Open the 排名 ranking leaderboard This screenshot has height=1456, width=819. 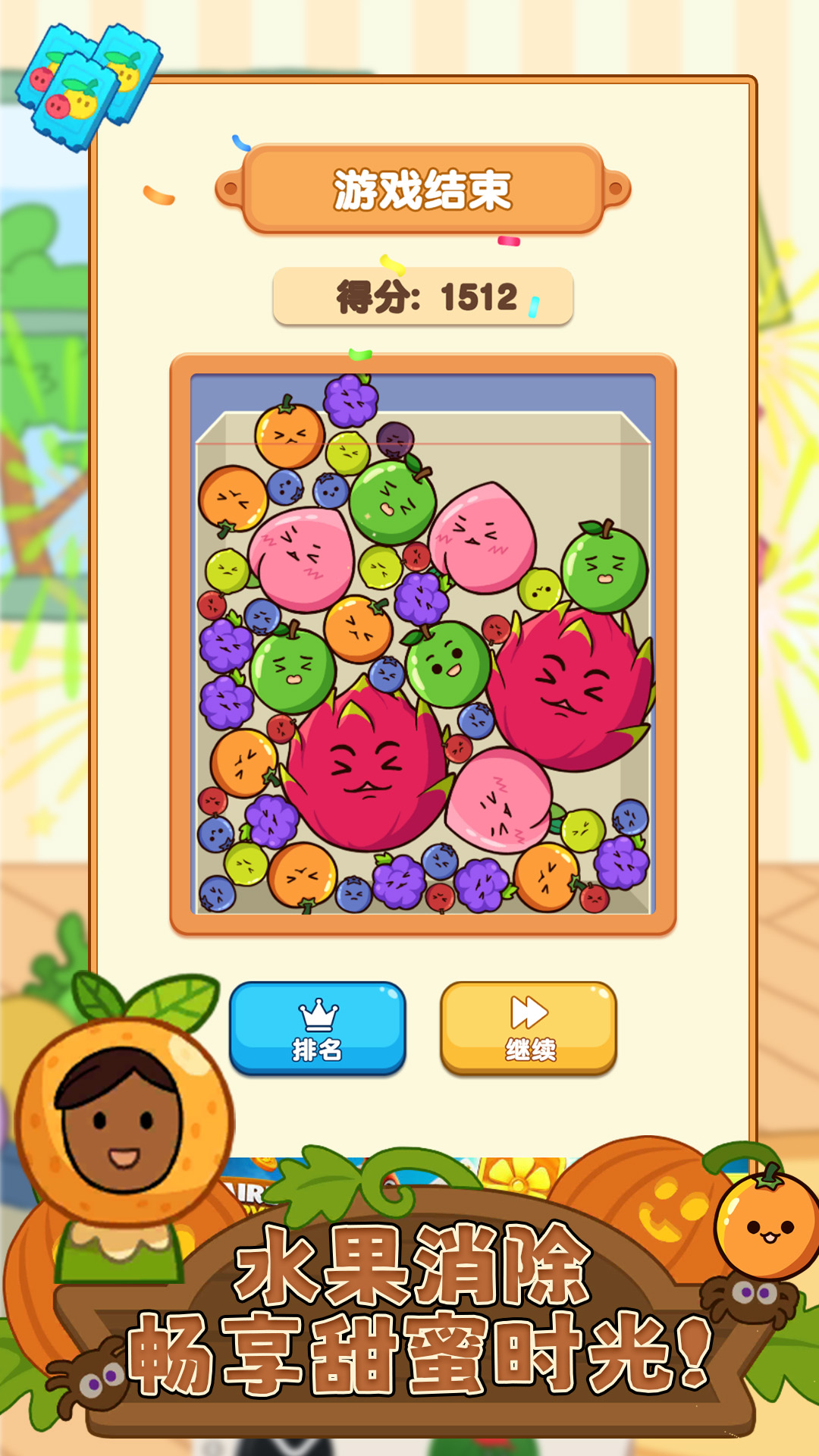point(317,1028)
